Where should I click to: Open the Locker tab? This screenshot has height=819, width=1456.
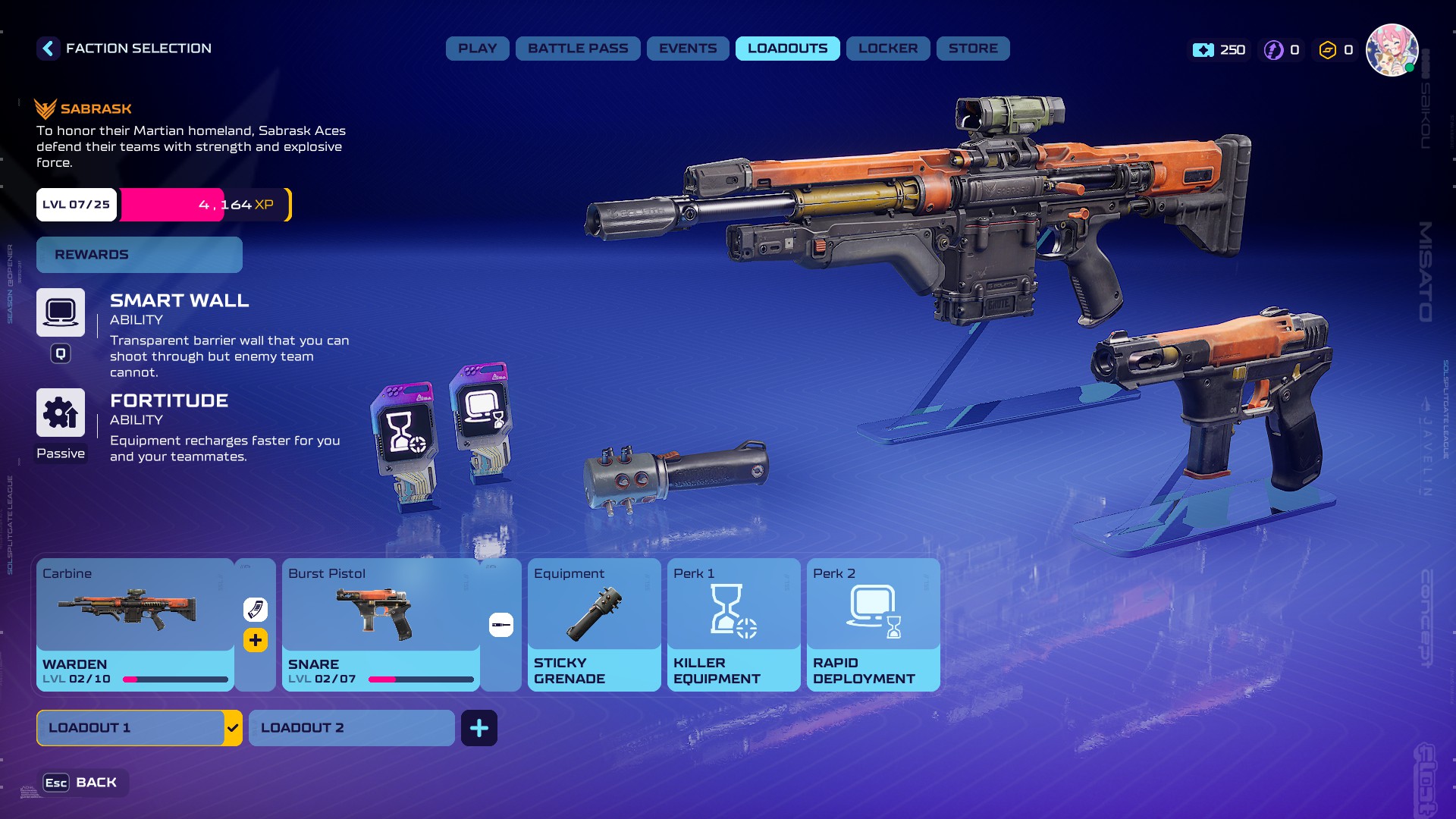coord(887,49)
